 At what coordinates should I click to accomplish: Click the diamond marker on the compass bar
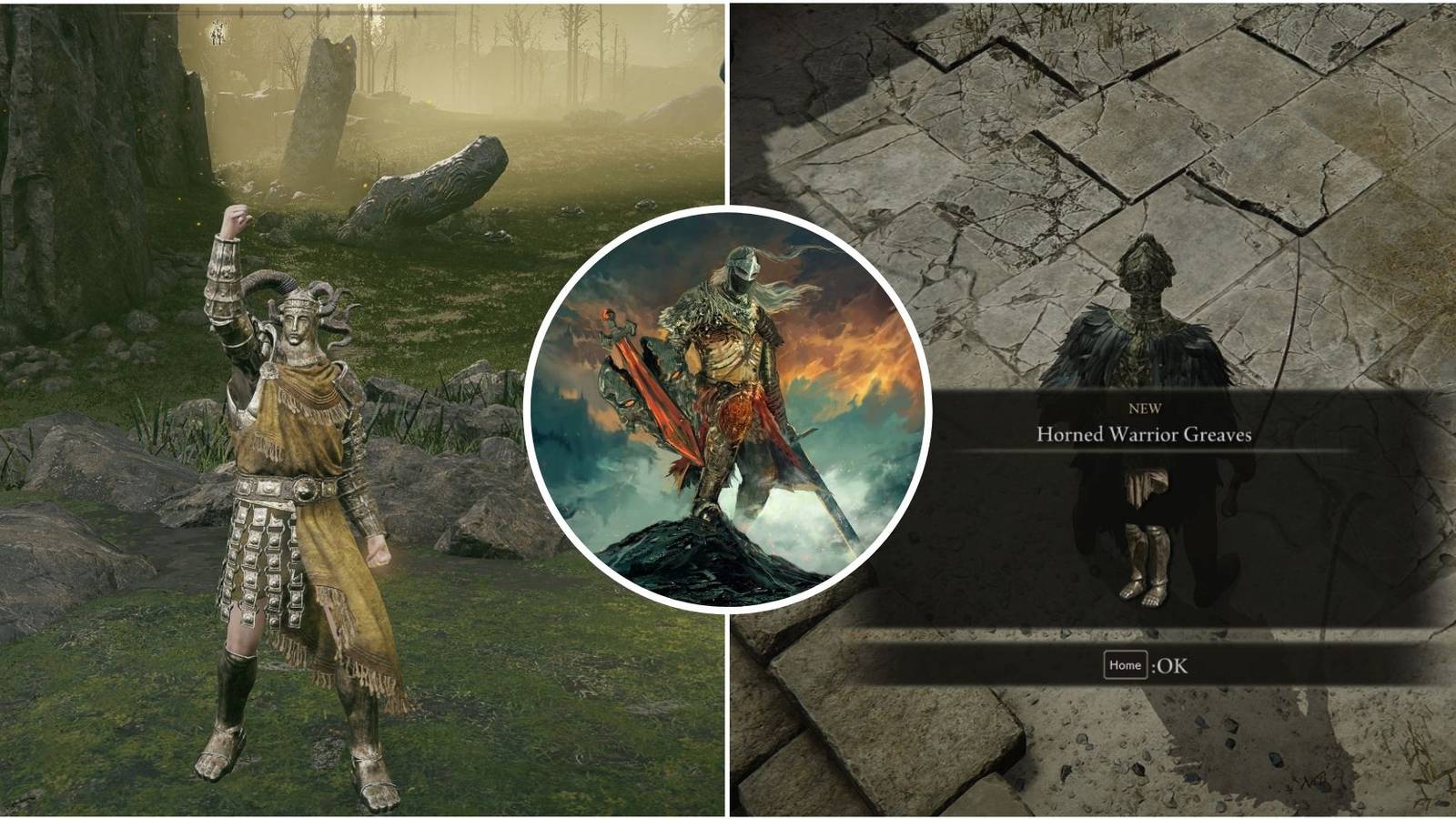coord(288,12)
